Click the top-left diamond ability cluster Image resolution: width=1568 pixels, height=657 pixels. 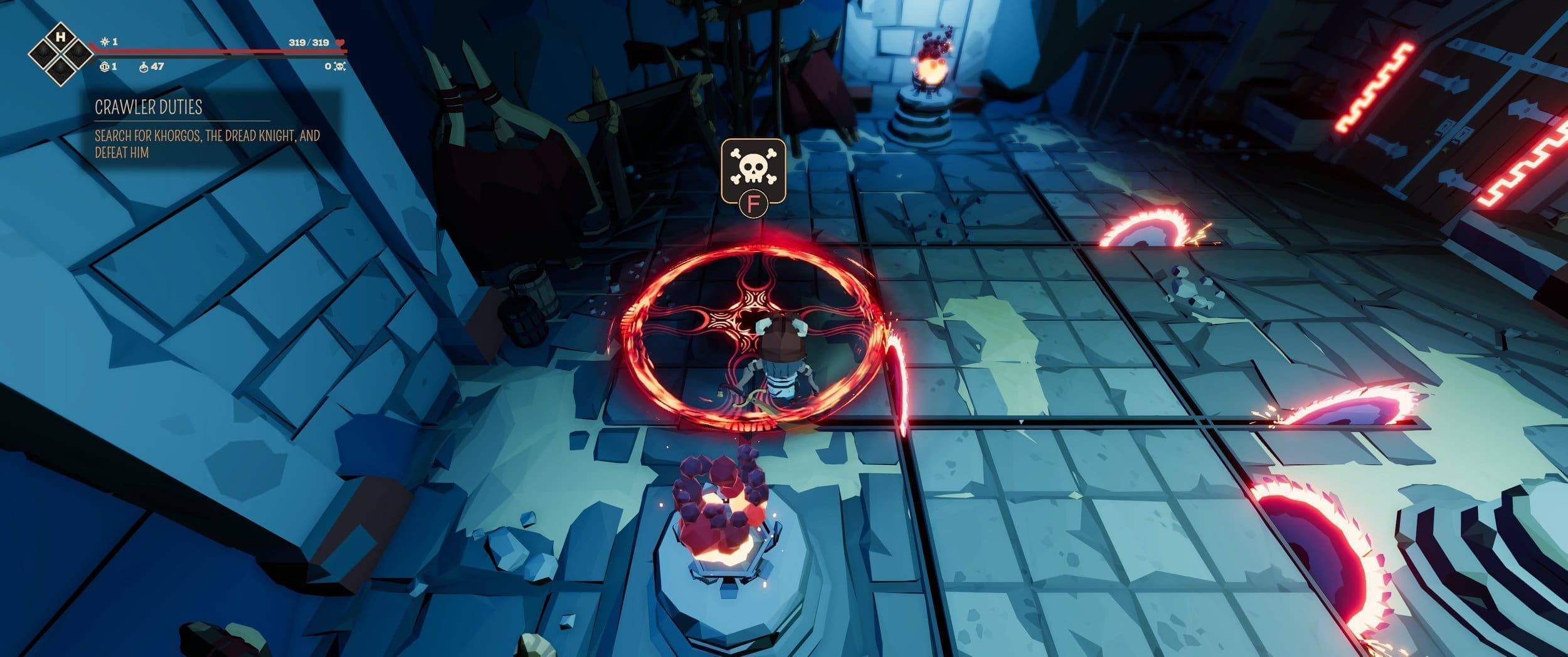(61, 53)
